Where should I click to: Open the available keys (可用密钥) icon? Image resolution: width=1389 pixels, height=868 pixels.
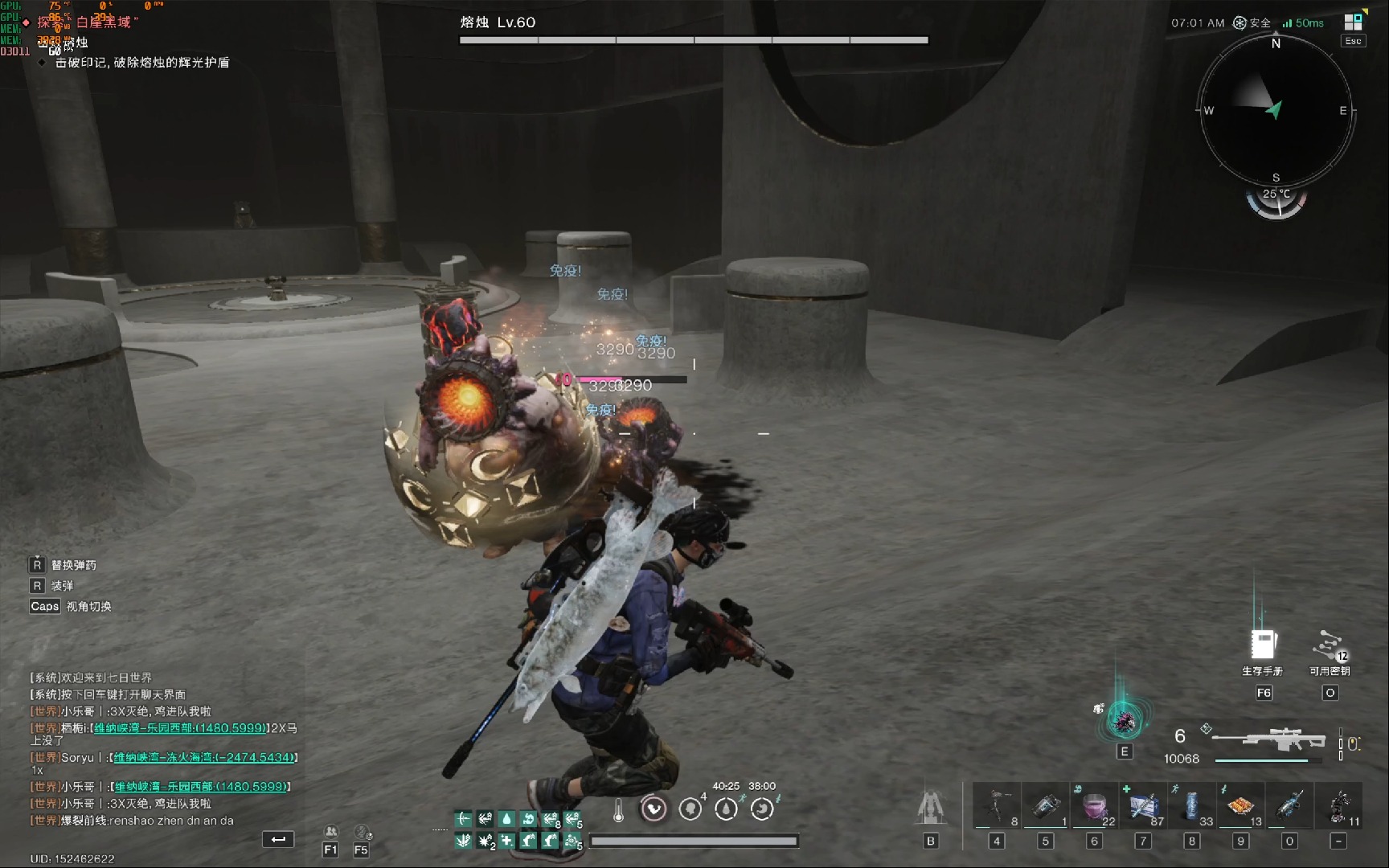[1330, 645]
